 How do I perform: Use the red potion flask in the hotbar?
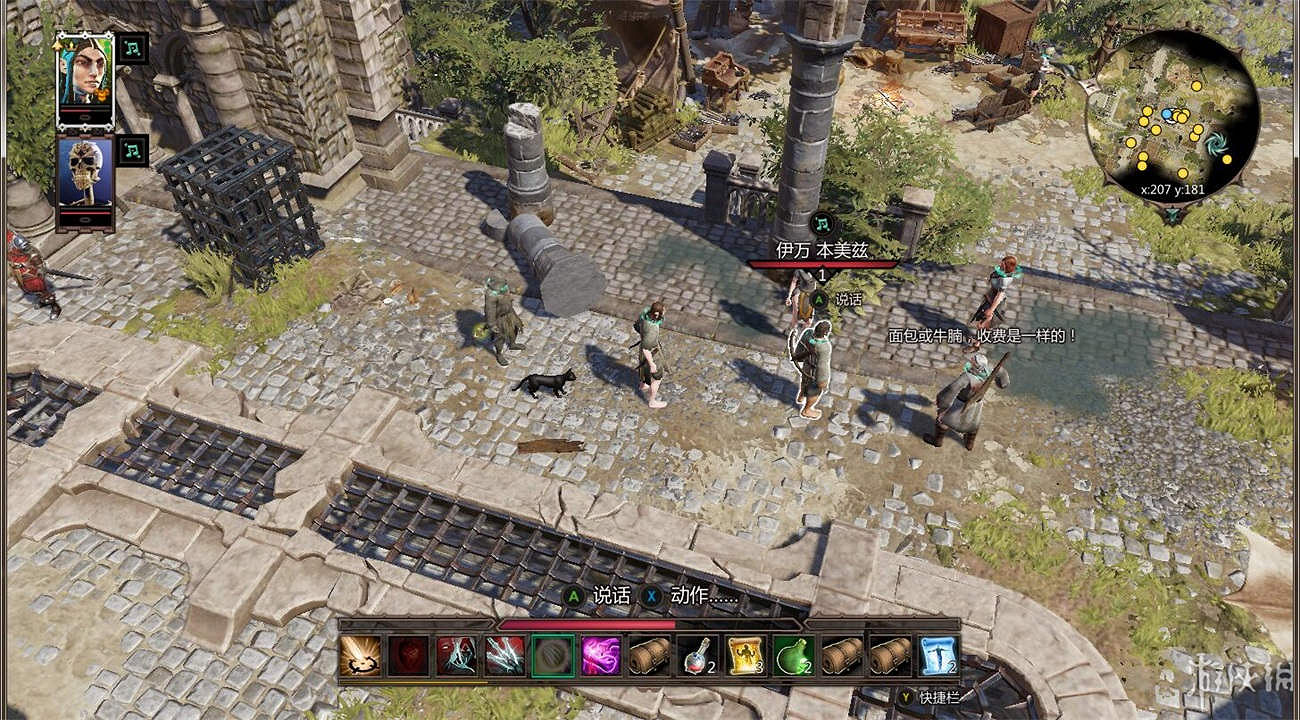coord(696,655)
